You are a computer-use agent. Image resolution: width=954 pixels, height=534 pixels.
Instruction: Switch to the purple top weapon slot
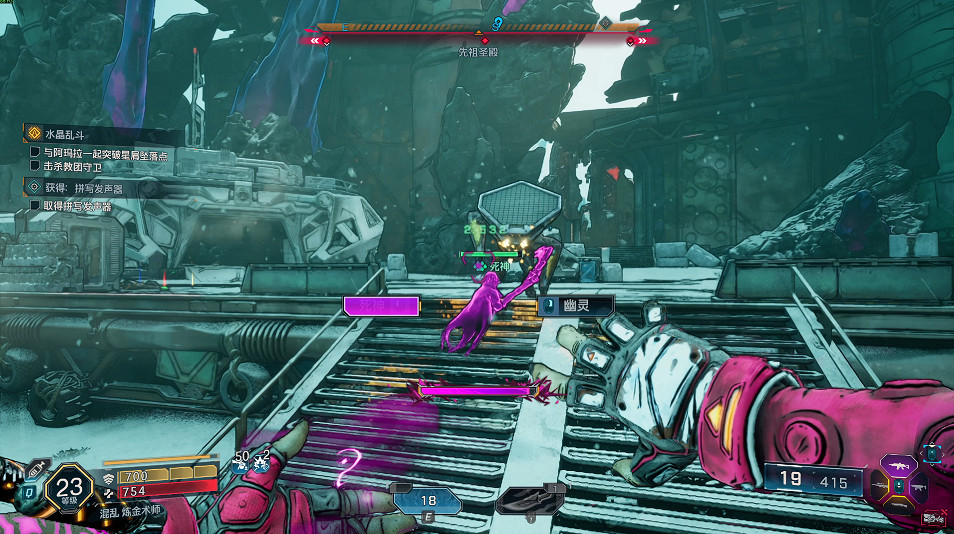(898, 466)
